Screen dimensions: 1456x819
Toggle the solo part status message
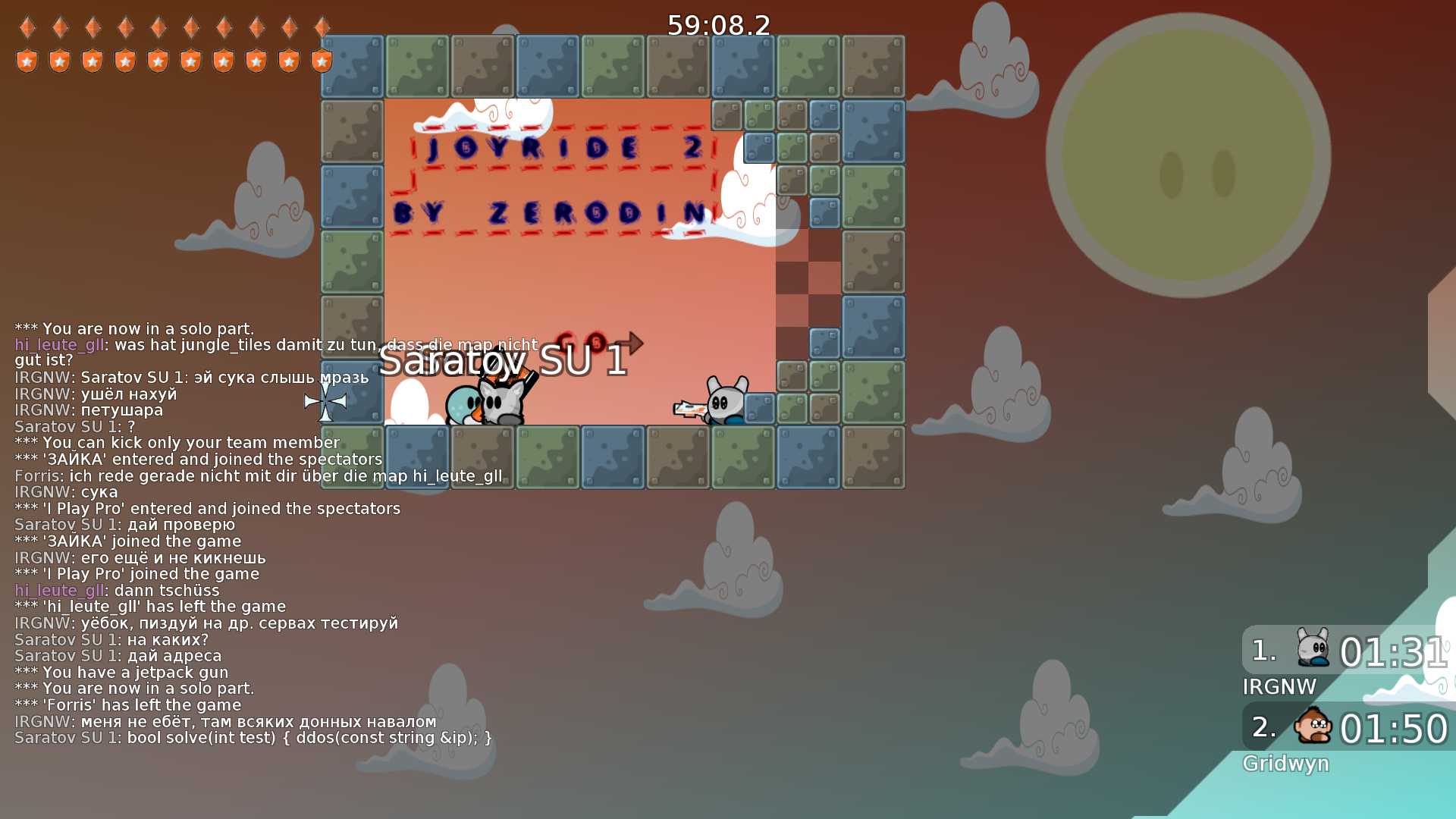point(133,329)
